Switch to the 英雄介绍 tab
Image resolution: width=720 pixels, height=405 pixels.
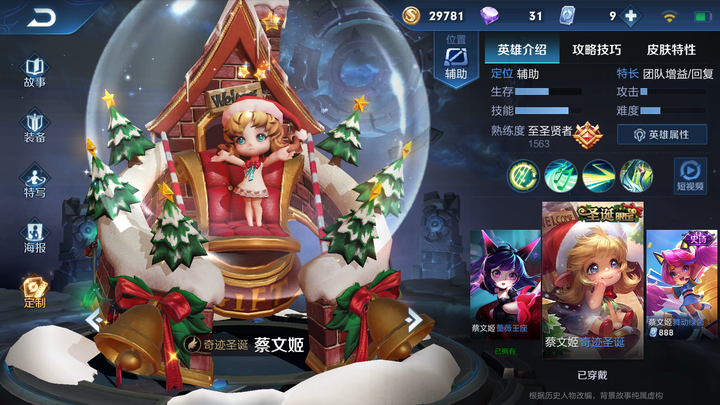point(521,49)
